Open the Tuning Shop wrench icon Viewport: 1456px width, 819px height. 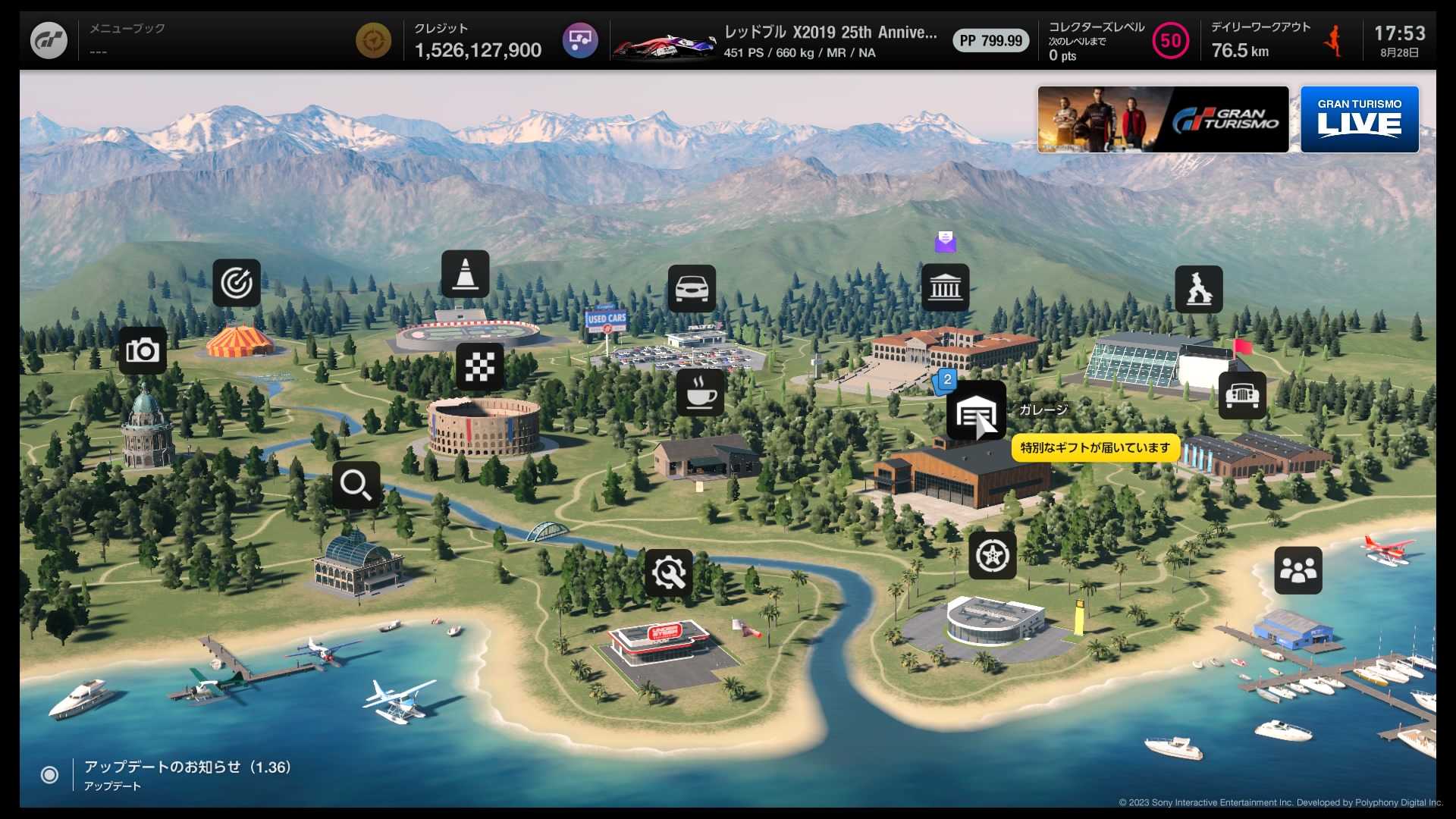tap(668, 573)
